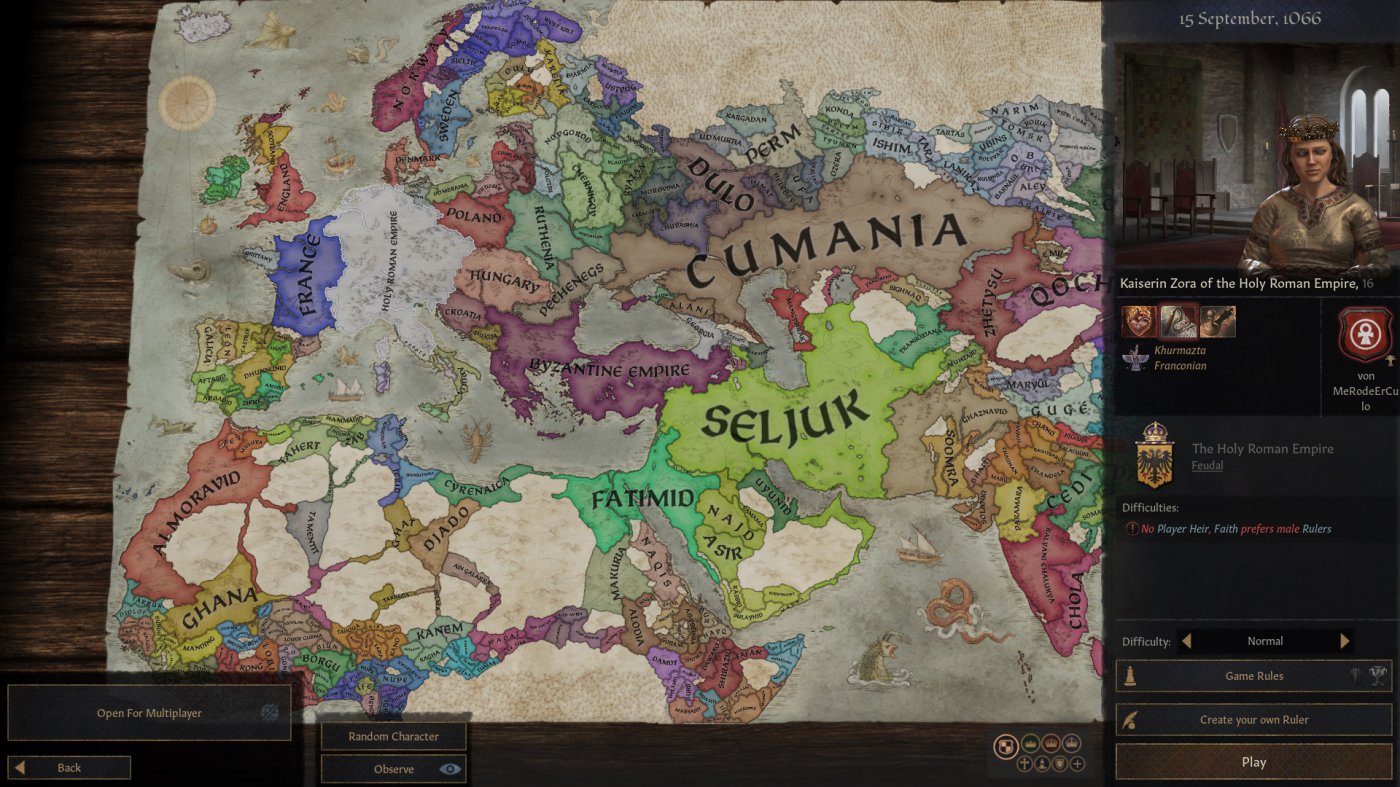Click the plus icon to add a filter

[x=1076, y=763]
